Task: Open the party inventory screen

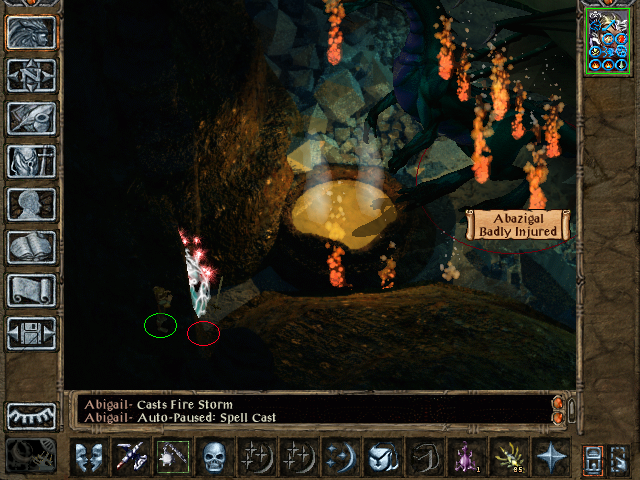Action: coord(31,161)
